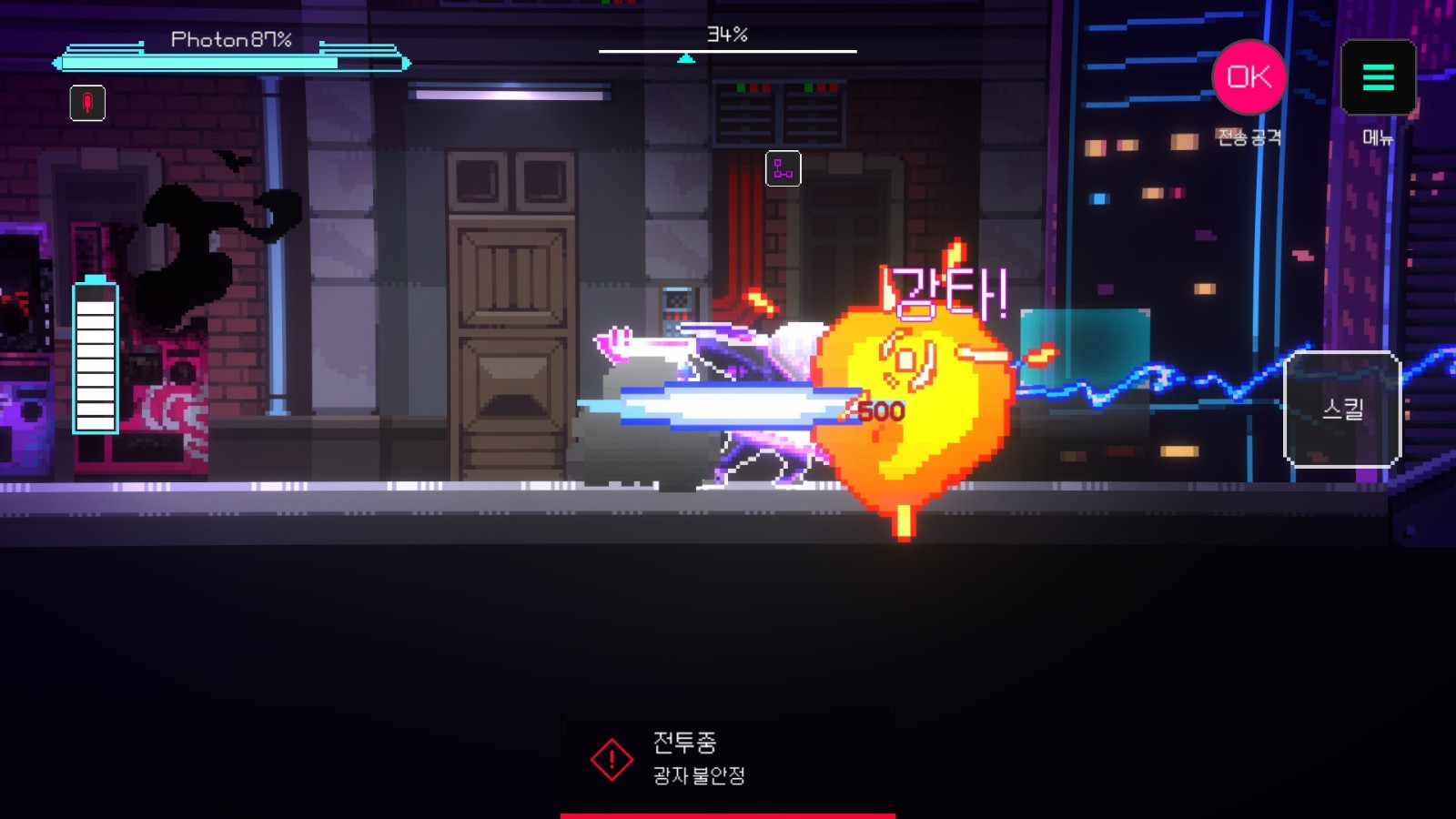Activate the 스킬 (Skill) button

point(1345,411)
